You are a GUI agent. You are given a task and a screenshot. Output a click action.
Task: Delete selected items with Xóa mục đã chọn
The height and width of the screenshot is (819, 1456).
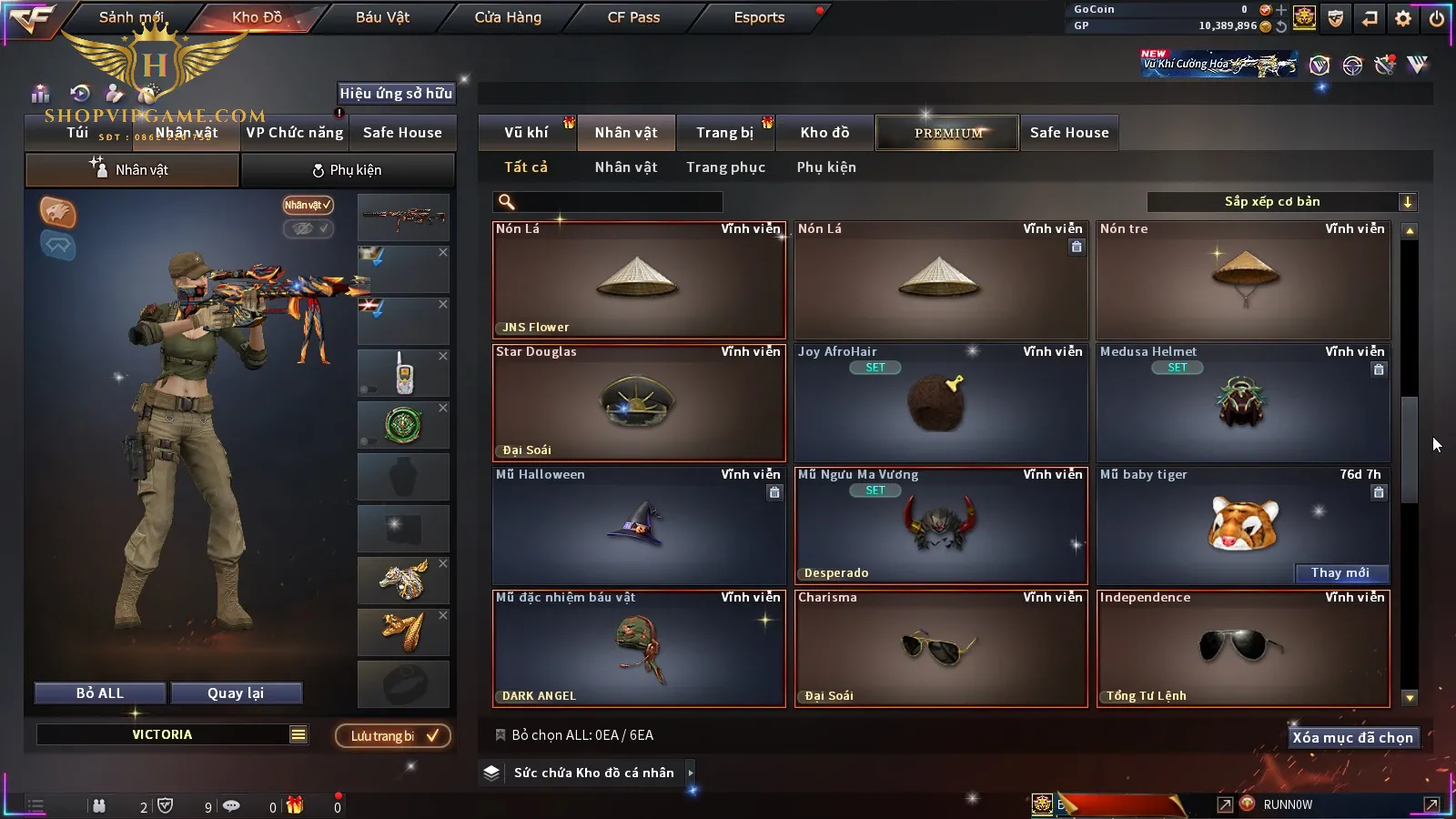(x=1352, y=738)
